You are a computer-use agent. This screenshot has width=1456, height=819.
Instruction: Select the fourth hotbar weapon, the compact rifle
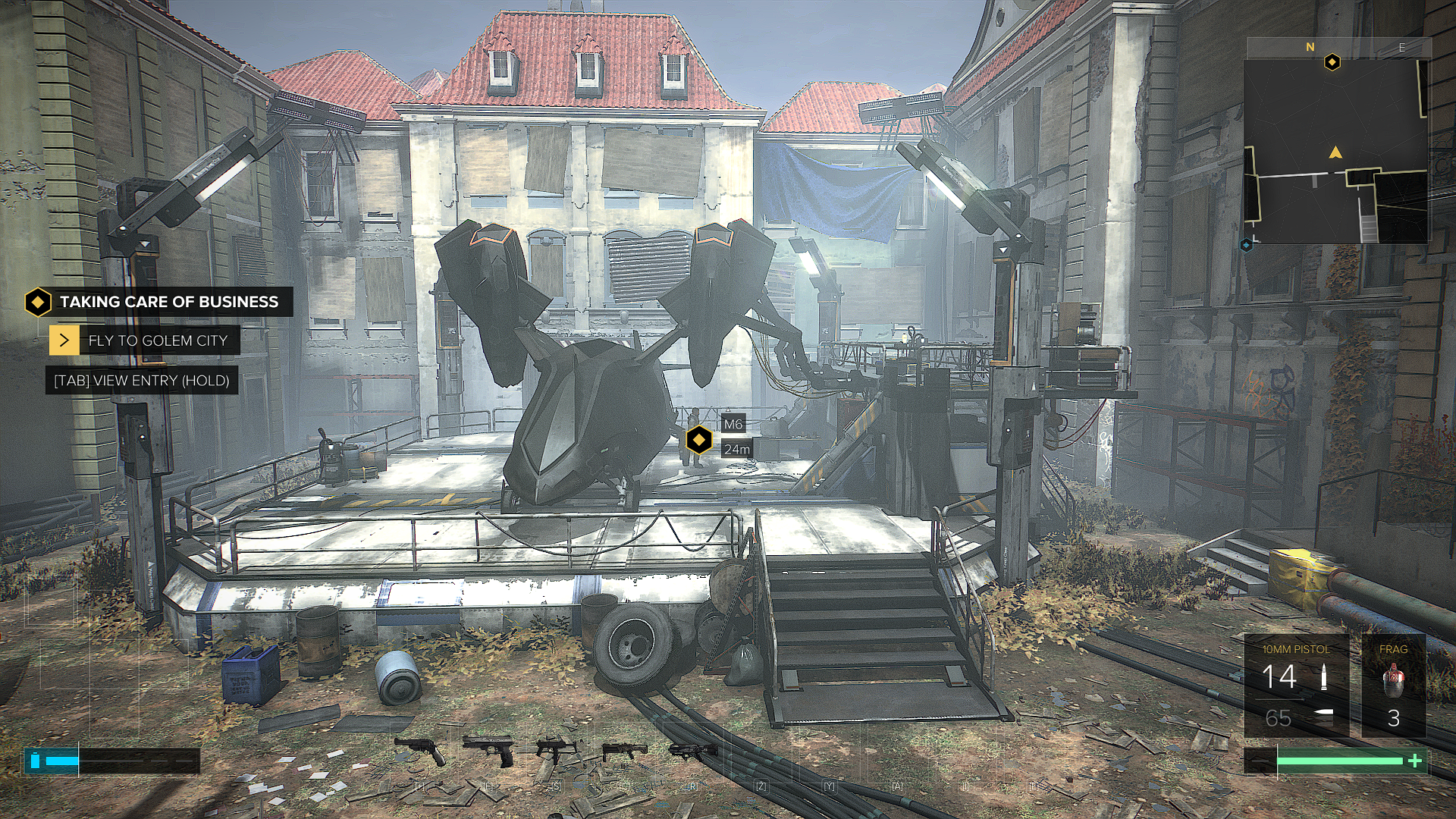coord(624,752)
